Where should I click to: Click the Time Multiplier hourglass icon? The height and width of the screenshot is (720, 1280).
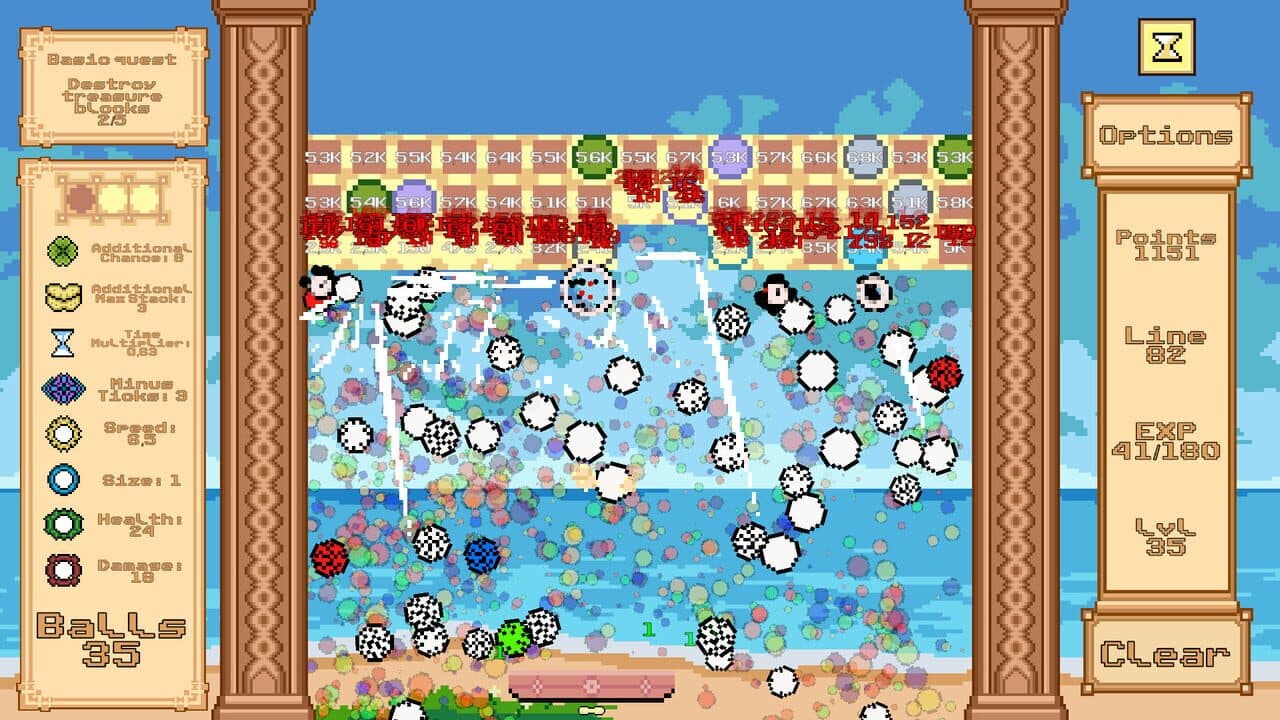63,344
